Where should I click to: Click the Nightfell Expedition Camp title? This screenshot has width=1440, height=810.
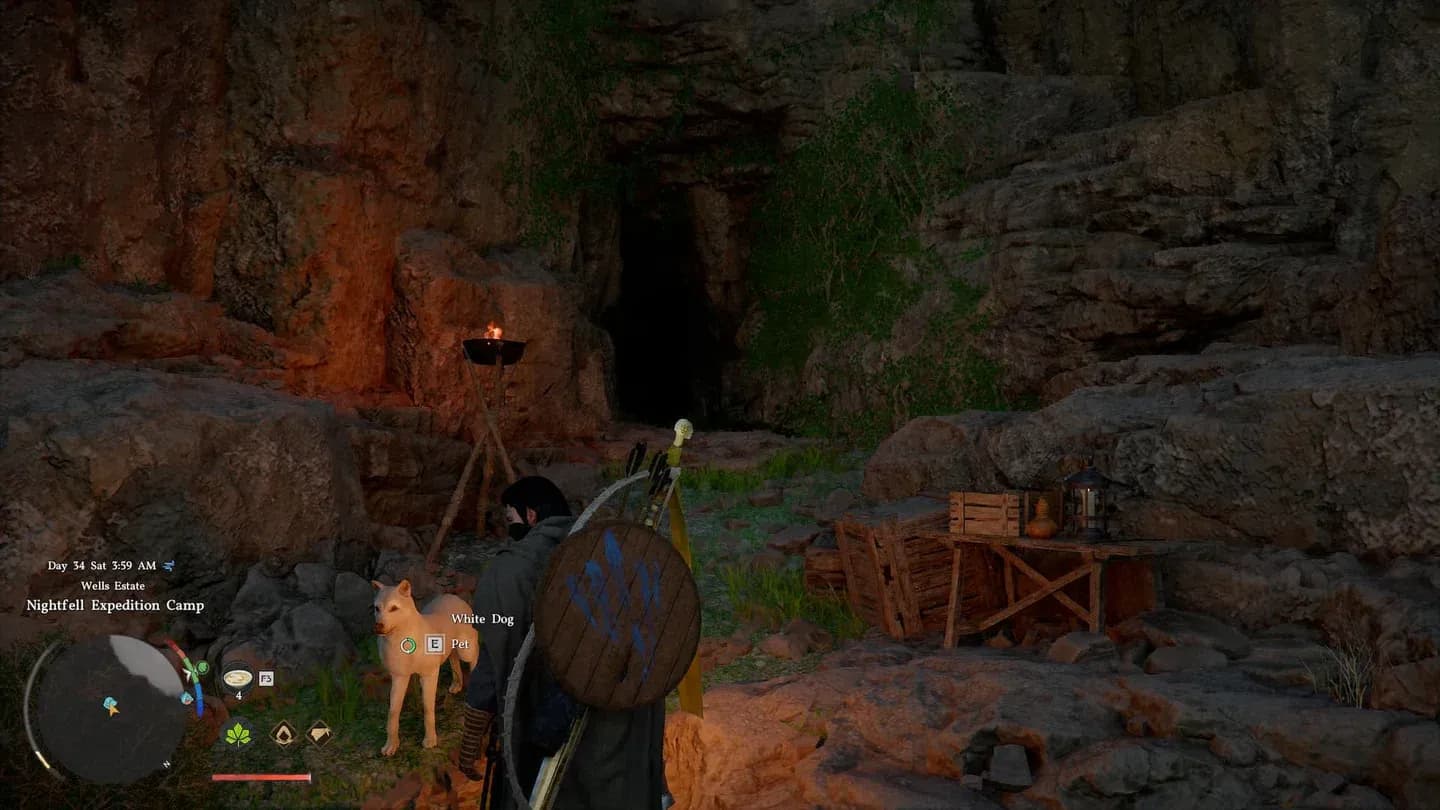coord(114,605)
